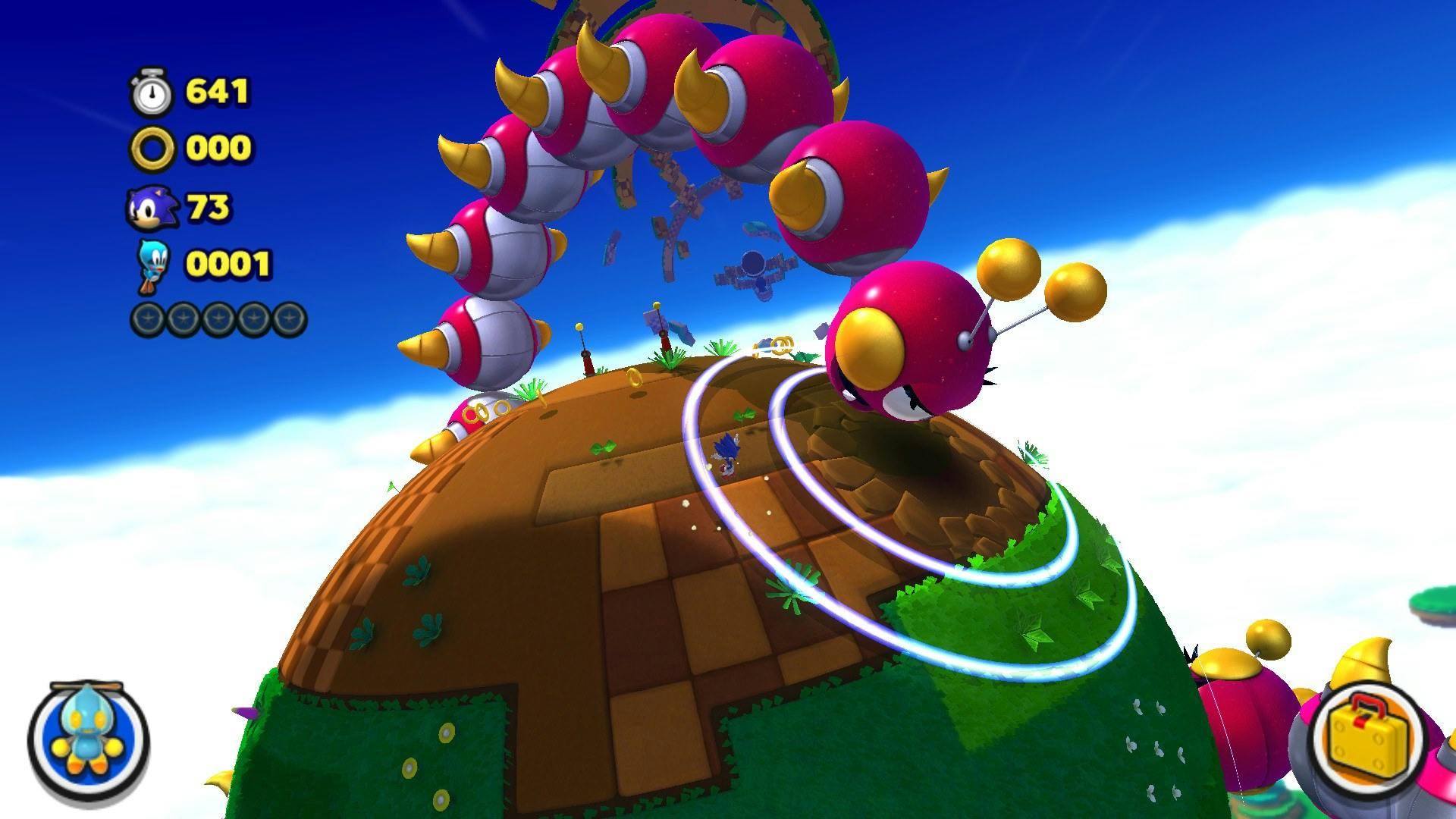
Task: Click the lives counter showing 73
Action: click(x=211, y=206)
